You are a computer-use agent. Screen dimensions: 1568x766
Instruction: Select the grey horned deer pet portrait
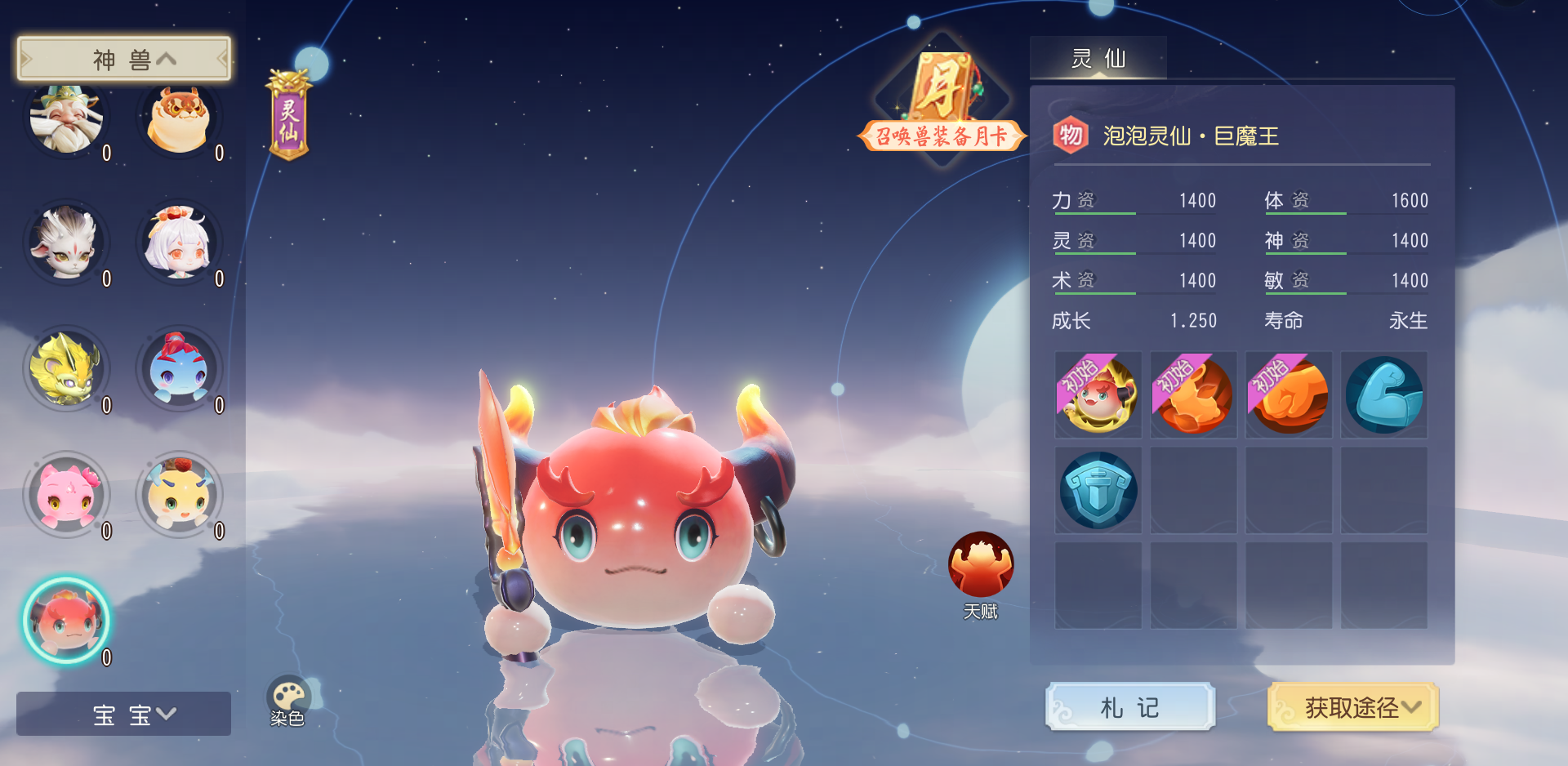tap(65, 243)
